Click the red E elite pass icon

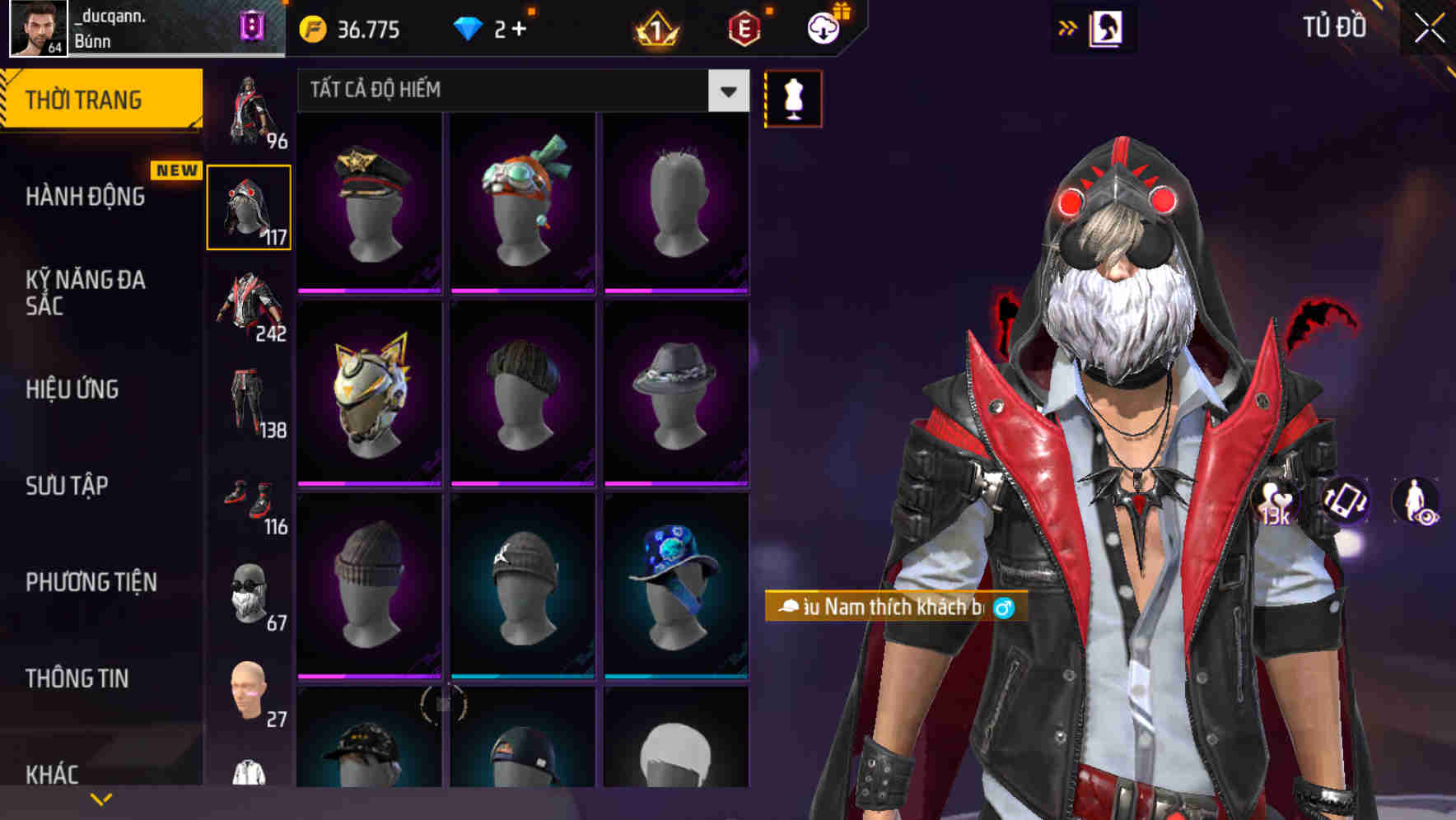(x=743, y=30)
